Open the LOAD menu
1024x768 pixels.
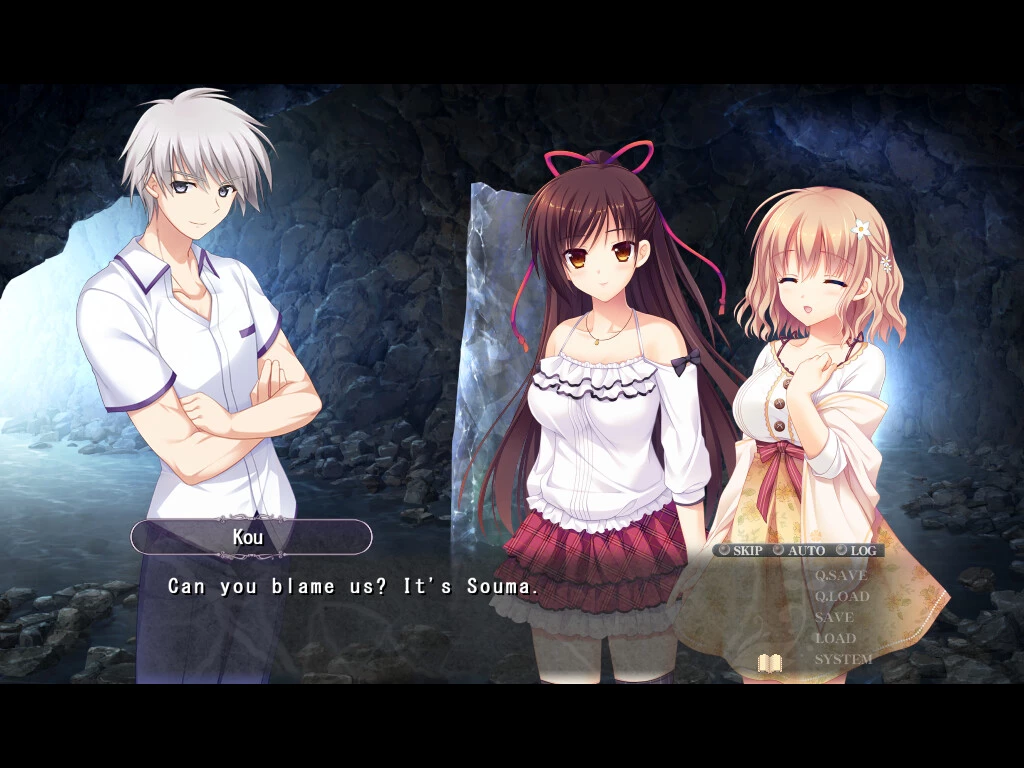(x=835, y=638)
